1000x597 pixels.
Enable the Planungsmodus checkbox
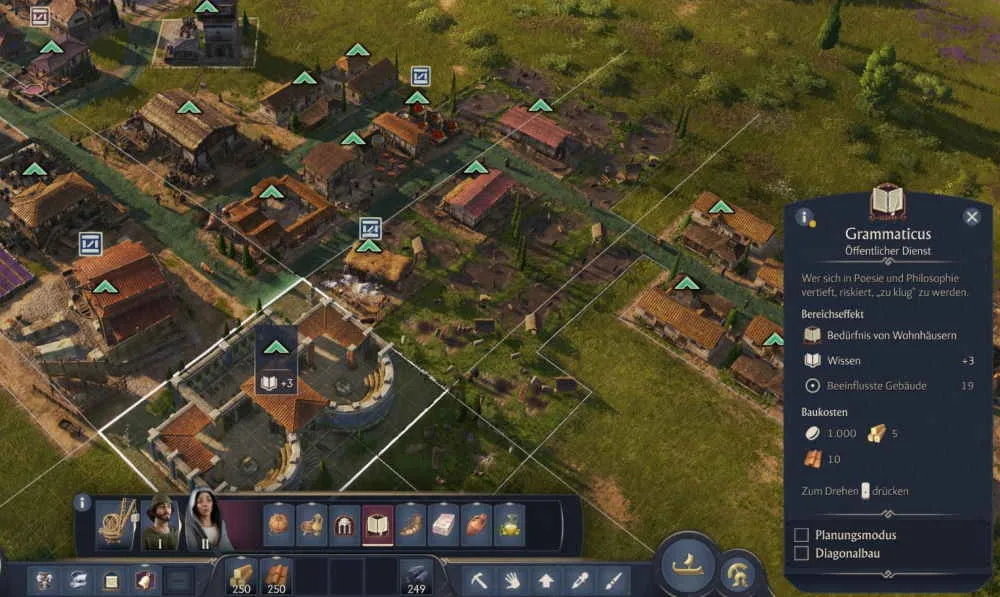click(x=801, y=535)
